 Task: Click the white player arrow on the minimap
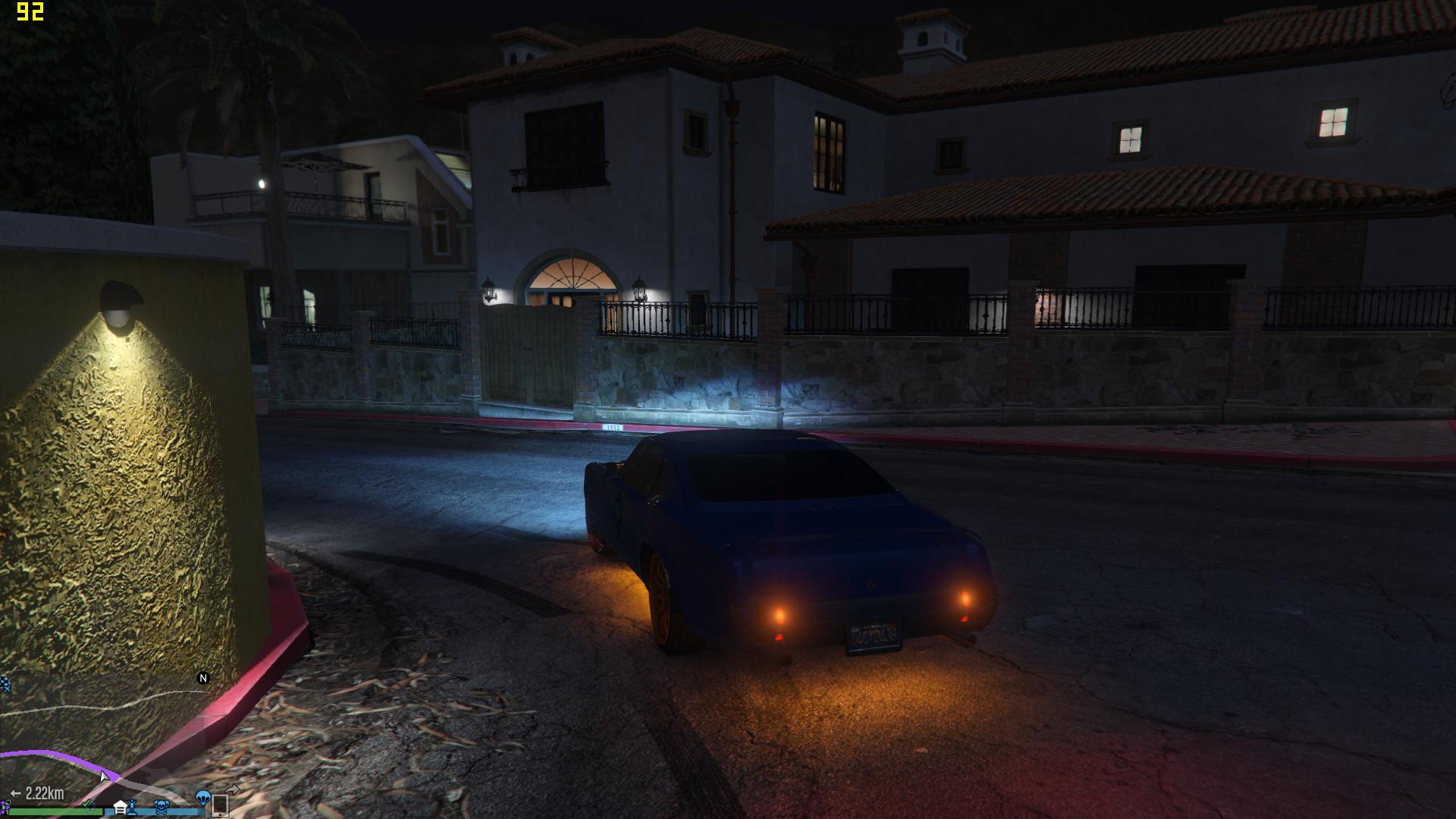[x=104, y=775]
